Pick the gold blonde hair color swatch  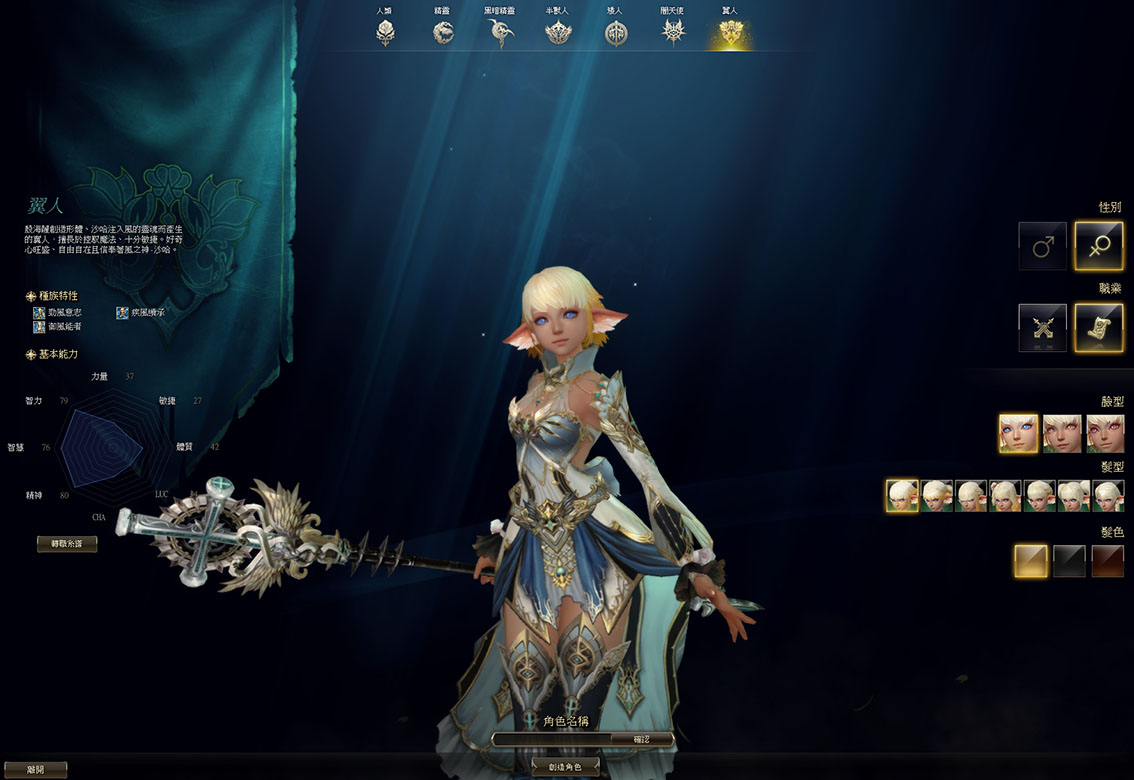(x=1031, y=561)
